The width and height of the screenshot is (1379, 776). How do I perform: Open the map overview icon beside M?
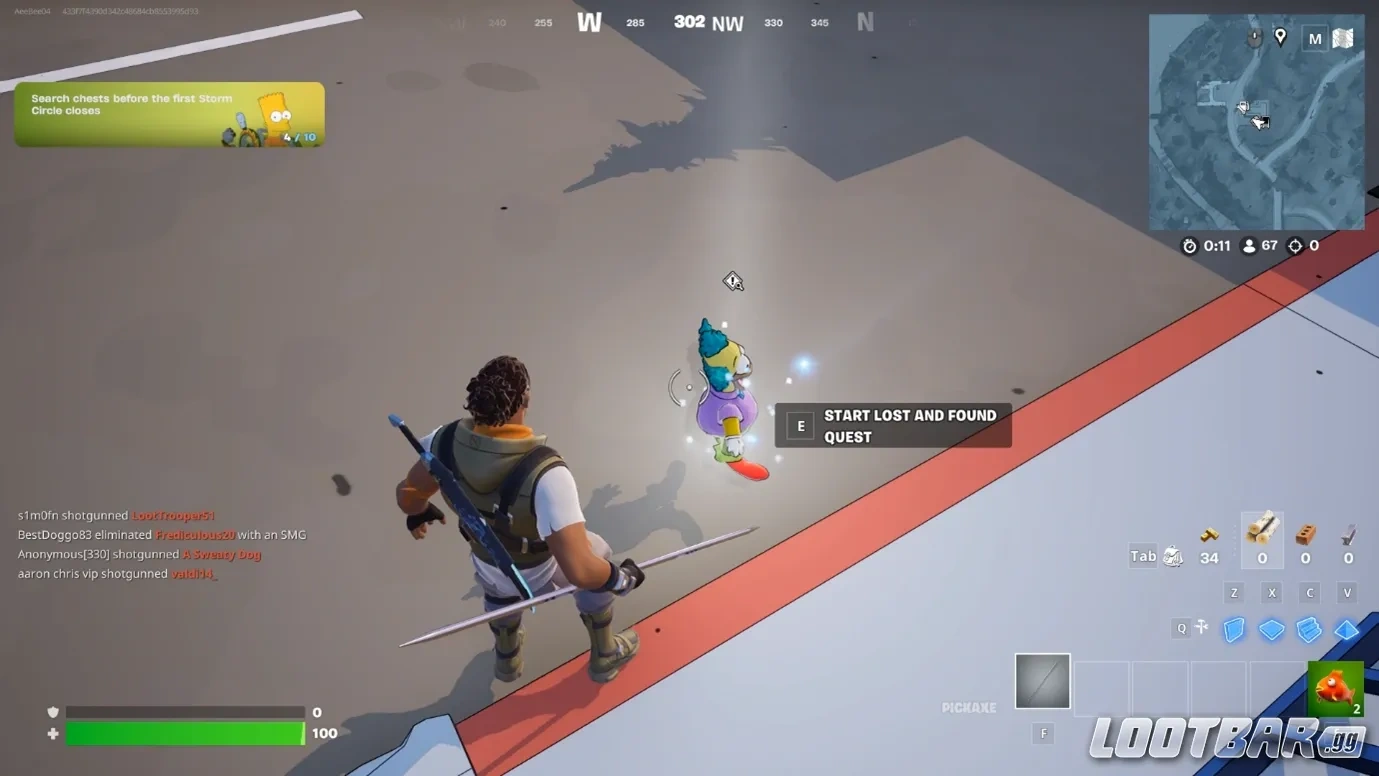[1342, 37]
